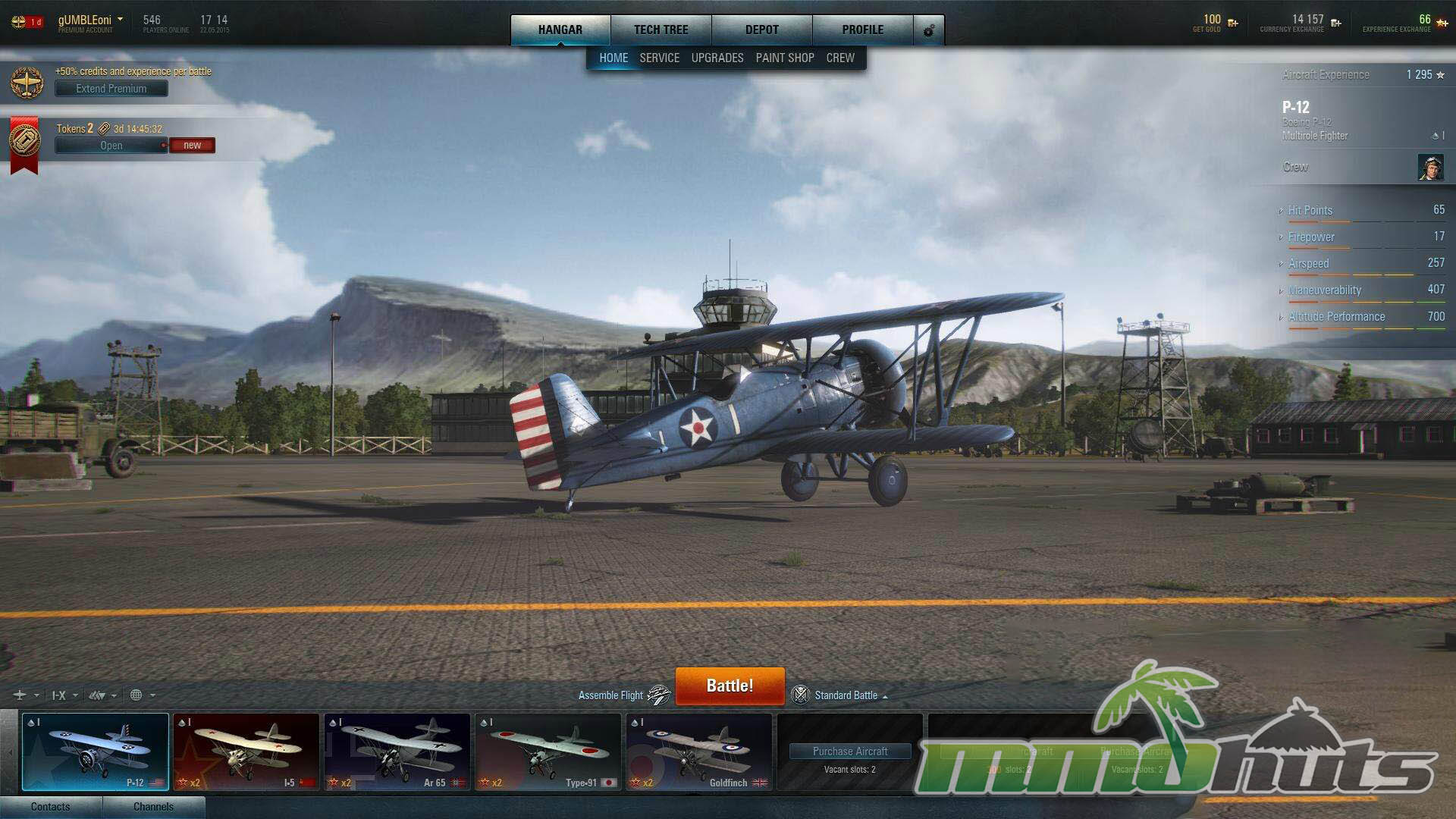1456x819 pixels.
Task: Open settings via the gear icon
Action: 929,30
